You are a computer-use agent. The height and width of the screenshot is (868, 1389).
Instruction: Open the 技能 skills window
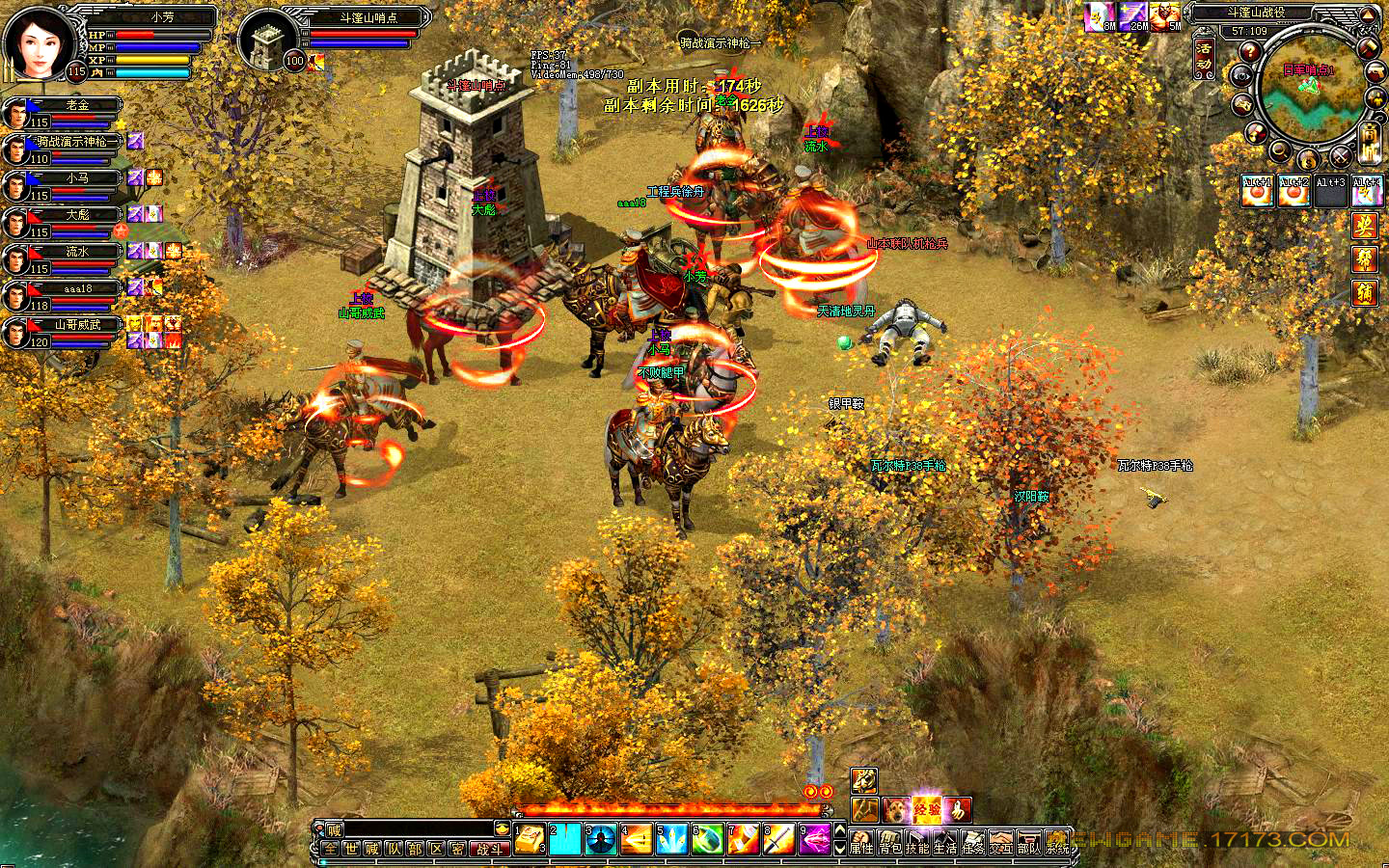(x=918, y=843)
